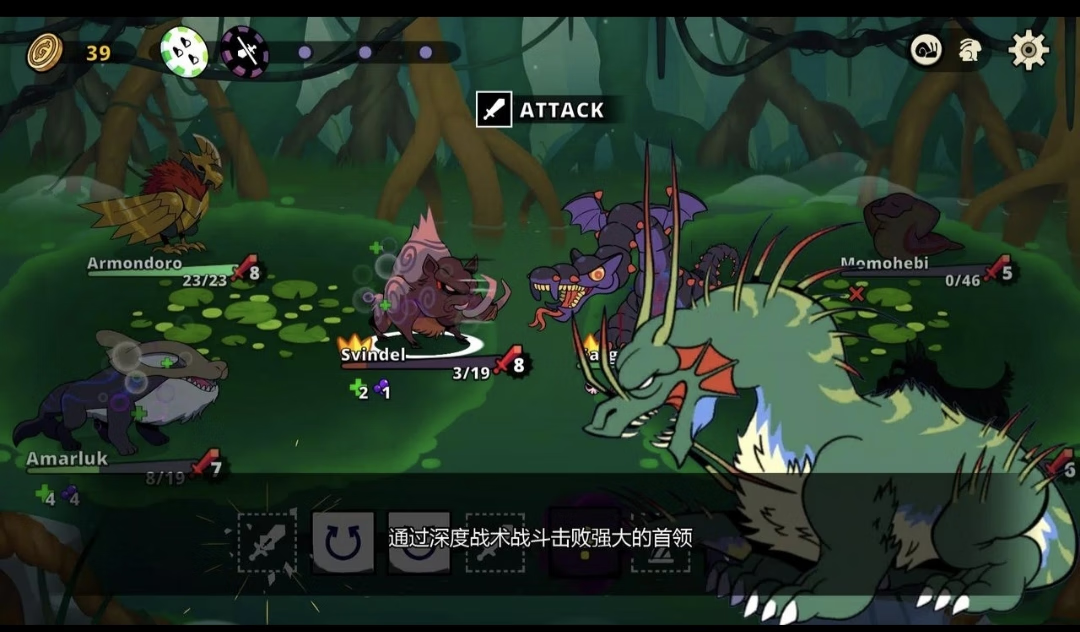
Task: Choose the dashed triangle action slot
Action: (x=660, y=543)
